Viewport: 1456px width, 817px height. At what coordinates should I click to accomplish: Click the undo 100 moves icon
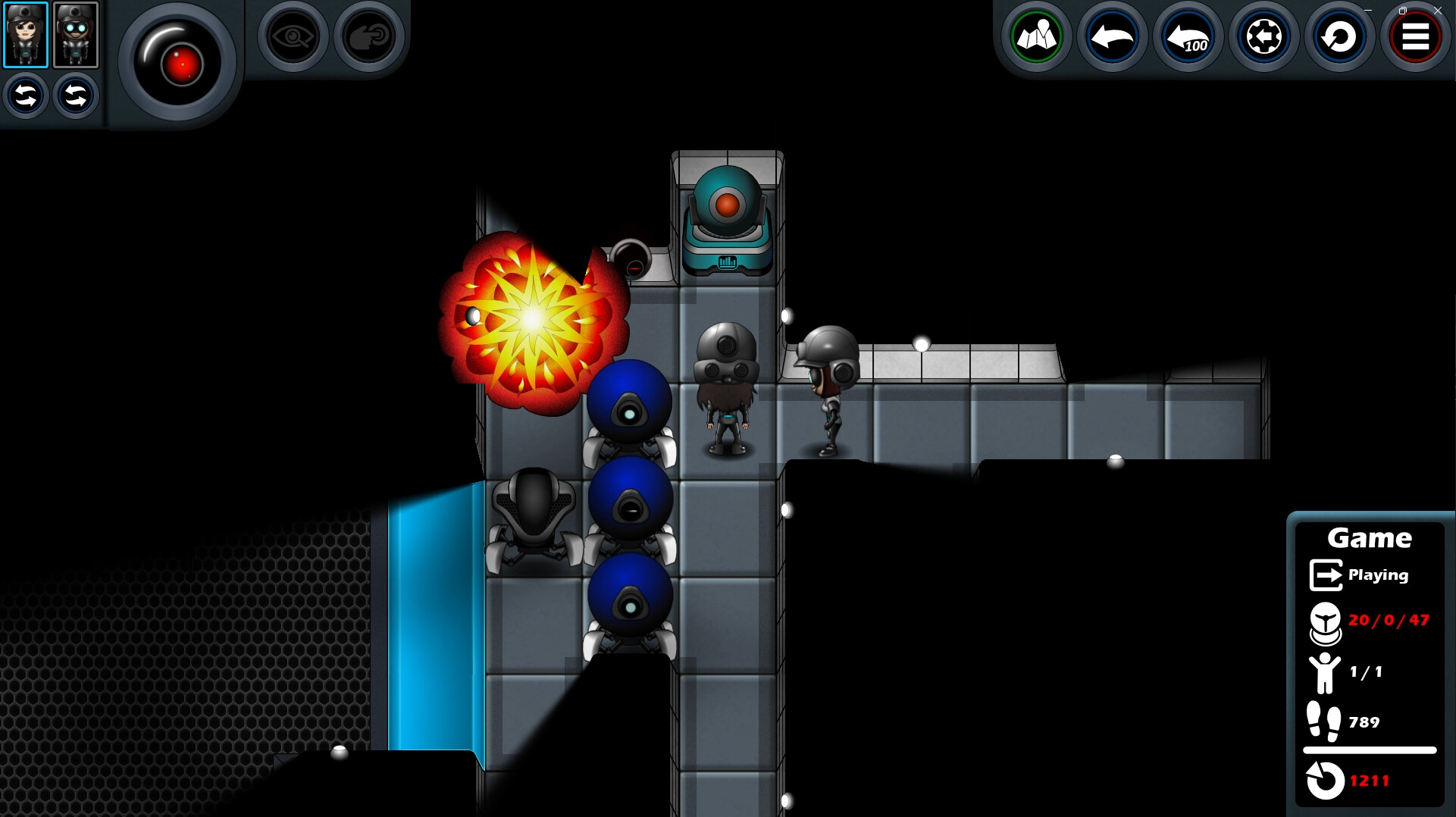1187,36
